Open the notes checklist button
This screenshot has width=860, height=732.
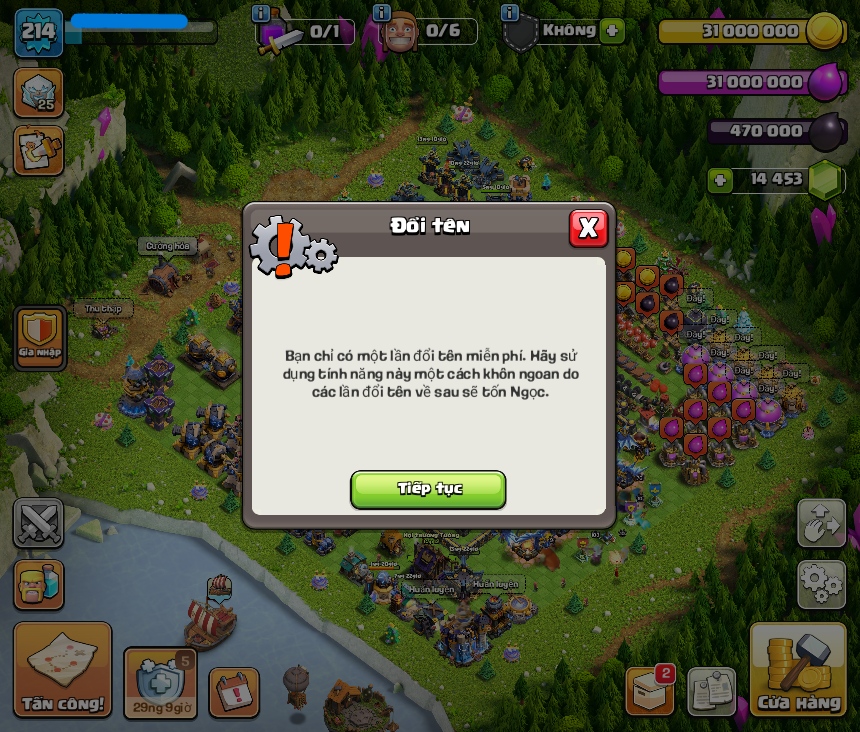click(711, 691)
